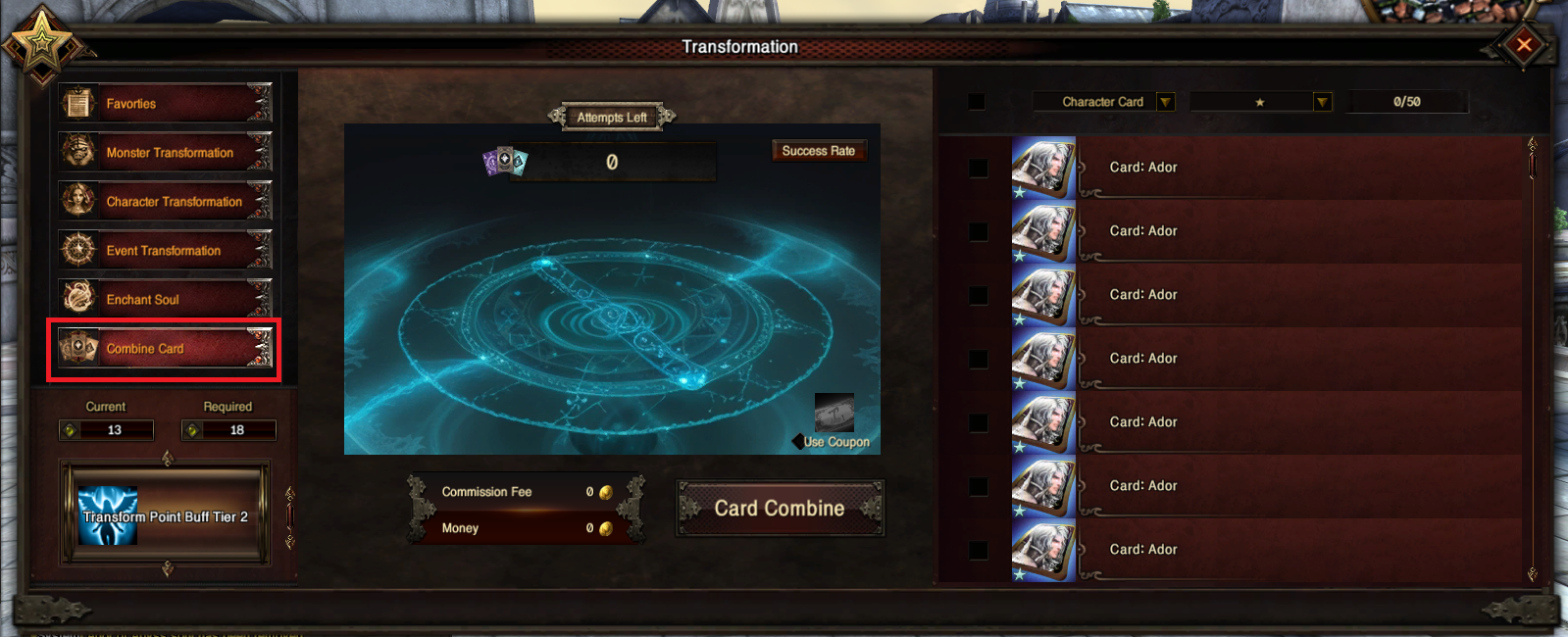1568x637 pixels.
Task: Click the Use Coupon slot
Action: click(835, 414)
